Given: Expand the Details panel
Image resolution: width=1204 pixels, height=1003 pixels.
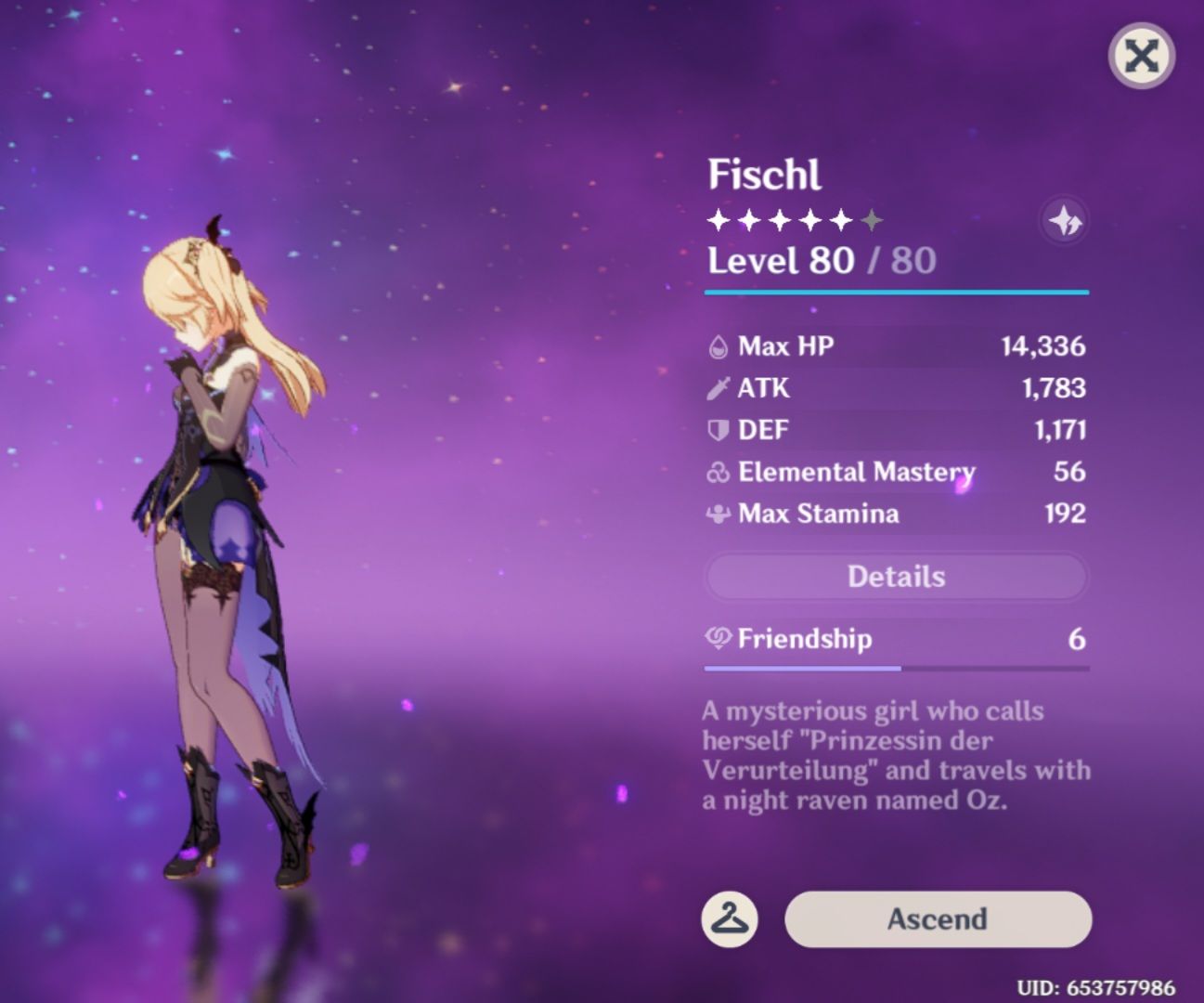Looking at the screenshot, I should (x=895, y=576).
